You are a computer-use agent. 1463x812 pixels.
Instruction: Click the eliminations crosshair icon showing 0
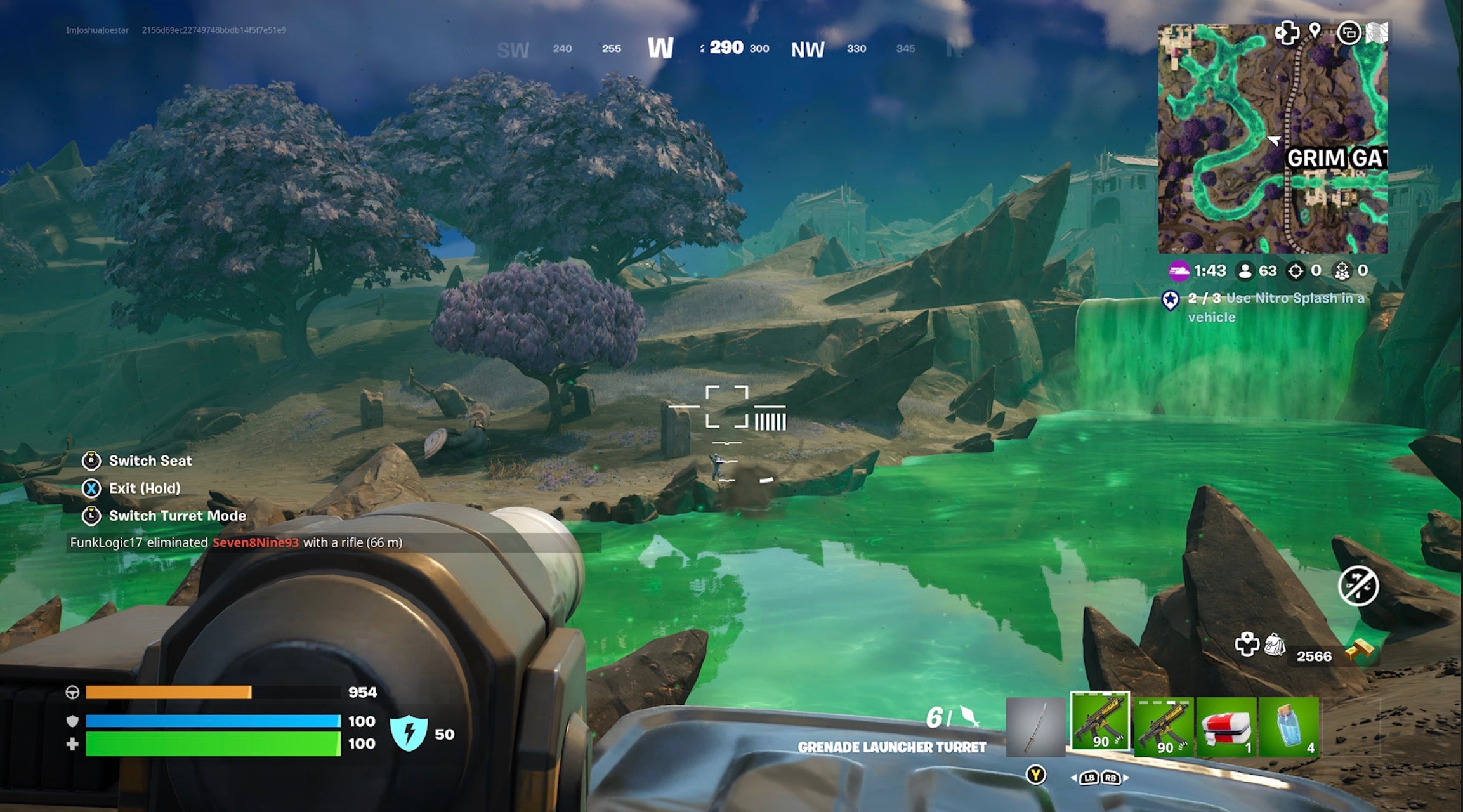(x=1296, y=272)
